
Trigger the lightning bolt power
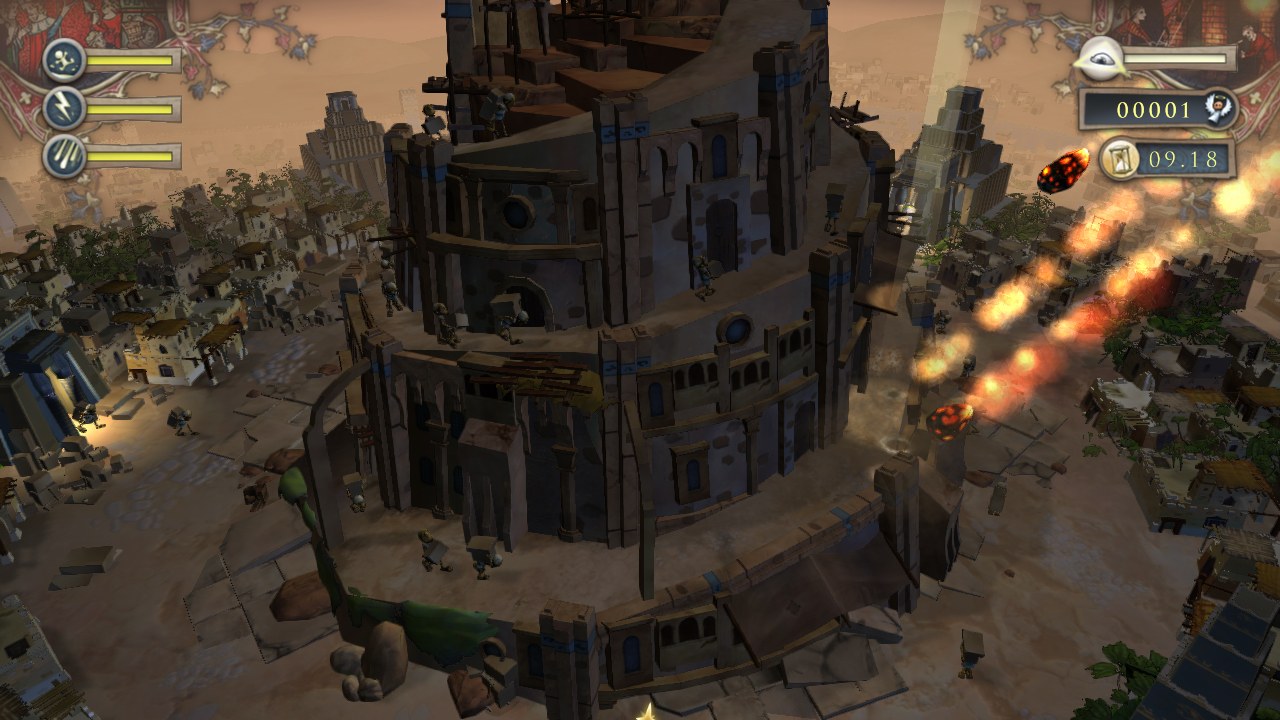pos(64,108)
